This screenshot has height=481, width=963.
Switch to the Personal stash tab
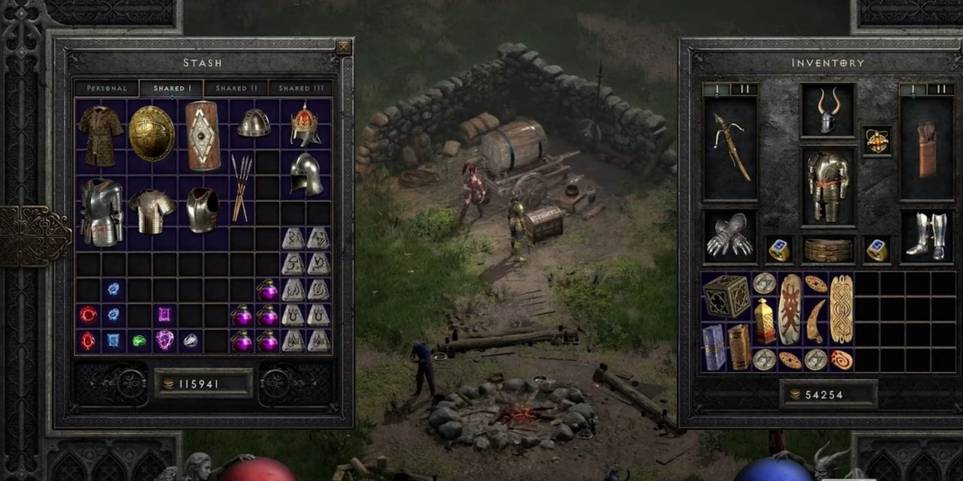pos(107,88)
